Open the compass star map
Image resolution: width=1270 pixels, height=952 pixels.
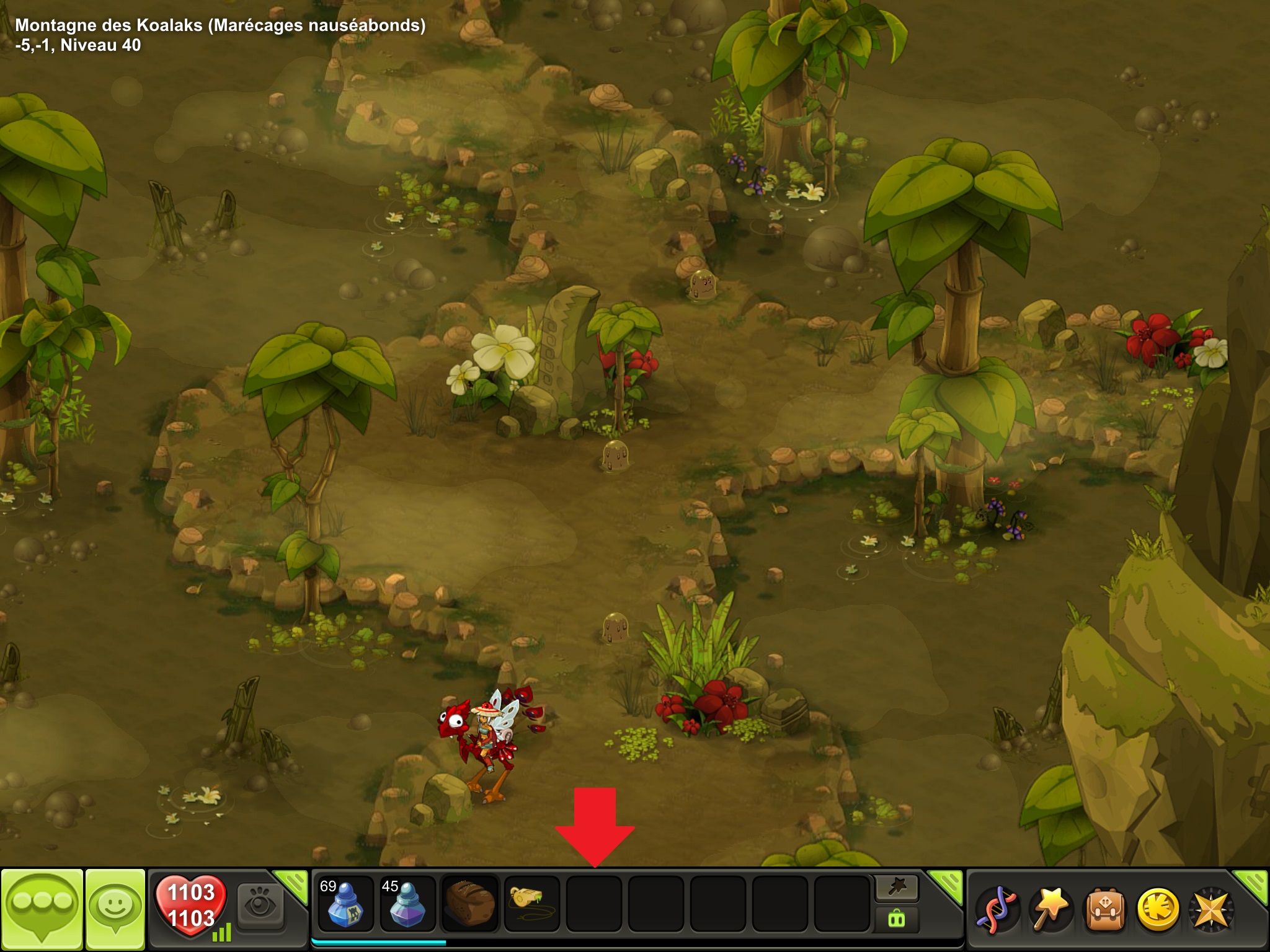coord(1211,910)
